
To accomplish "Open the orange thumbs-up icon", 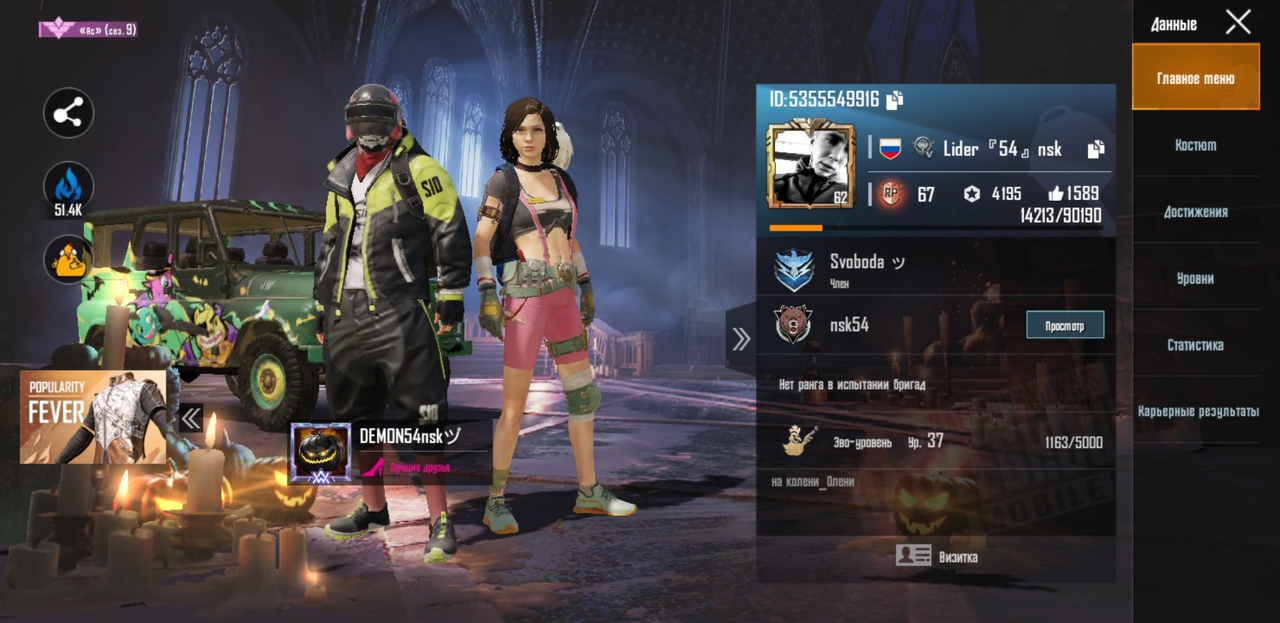I will 68,260.
